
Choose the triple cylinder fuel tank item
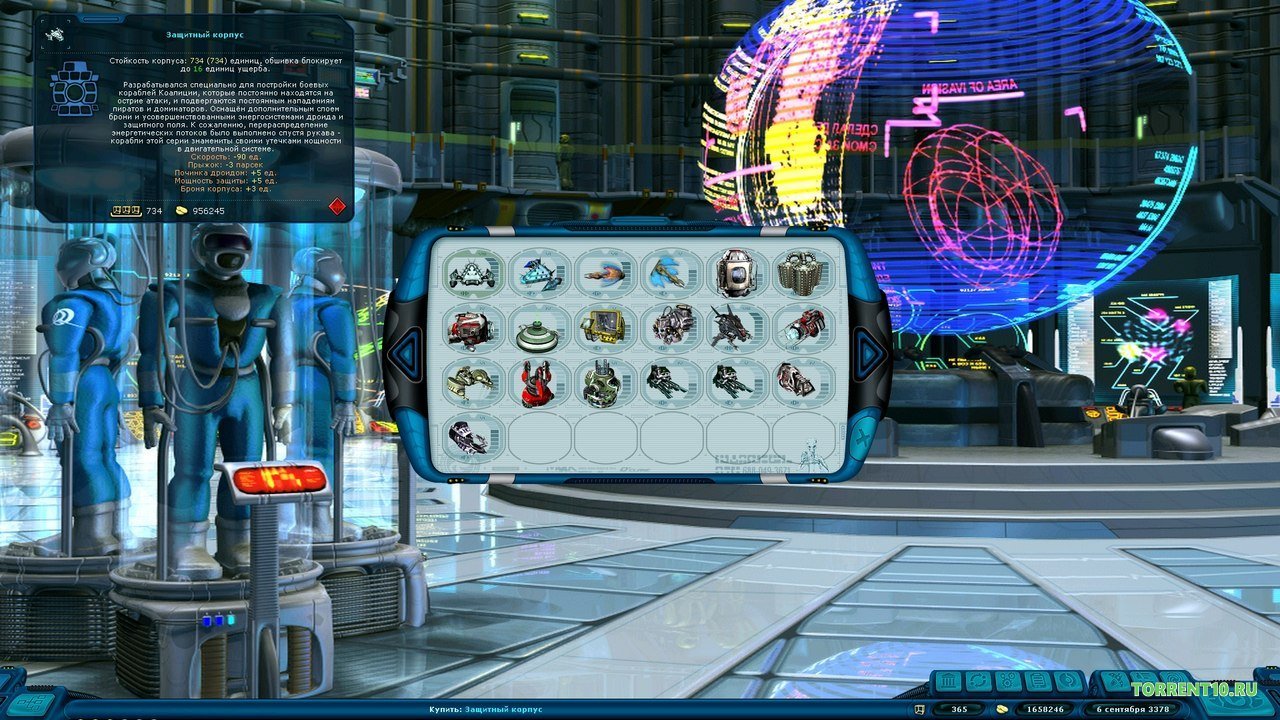pyautogui.click(x=803, y=272)
